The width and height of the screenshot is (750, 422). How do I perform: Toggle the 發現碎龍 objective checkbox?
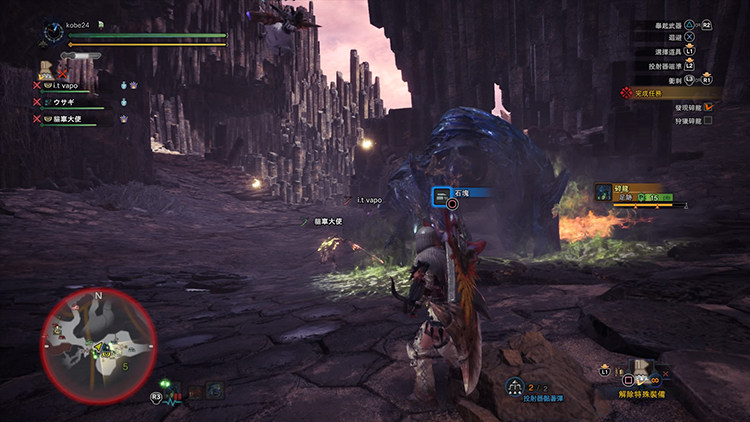pyautogui.click(x=708, y=105)
